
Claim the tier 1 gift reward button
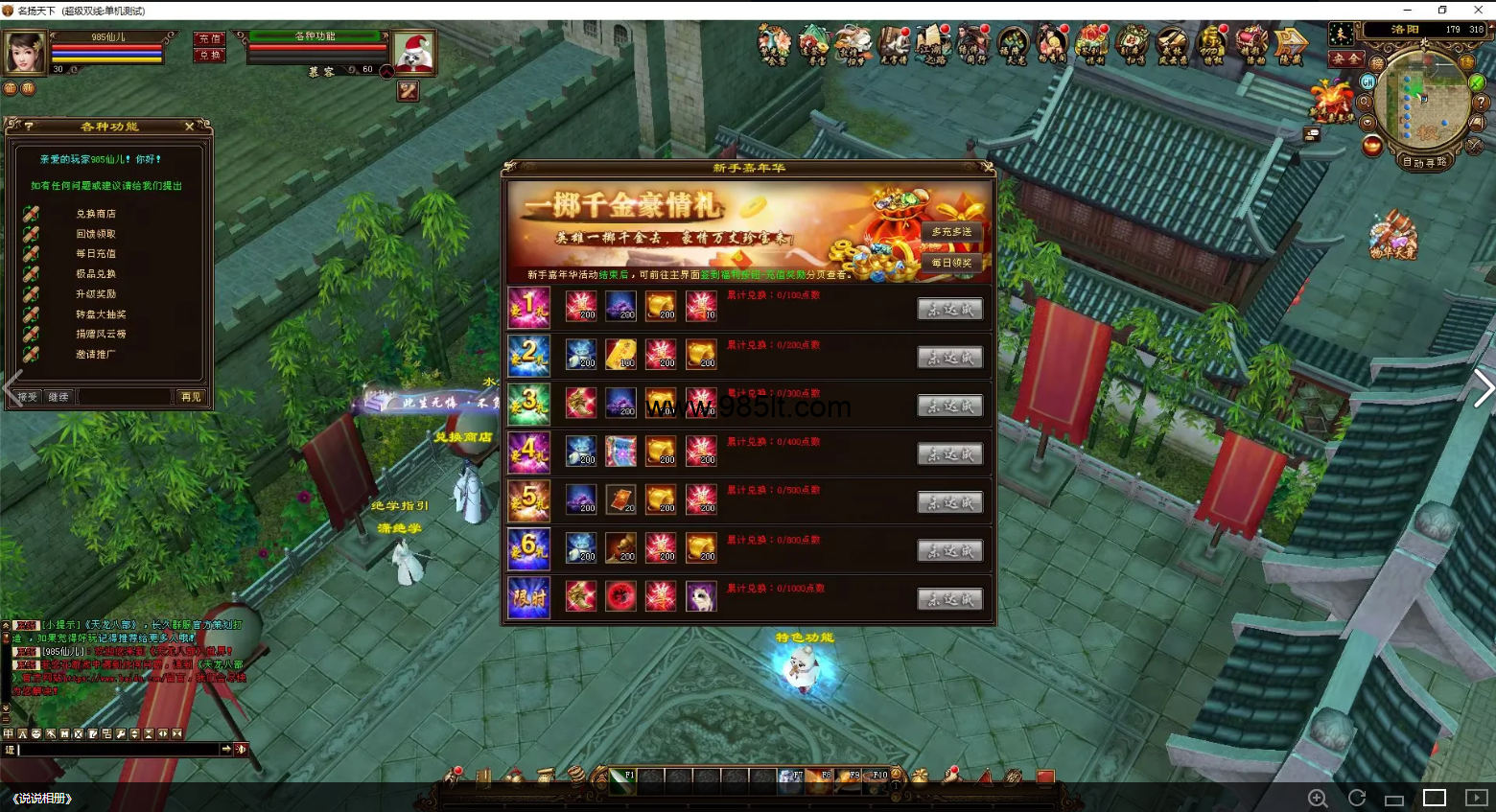(949, 309)
